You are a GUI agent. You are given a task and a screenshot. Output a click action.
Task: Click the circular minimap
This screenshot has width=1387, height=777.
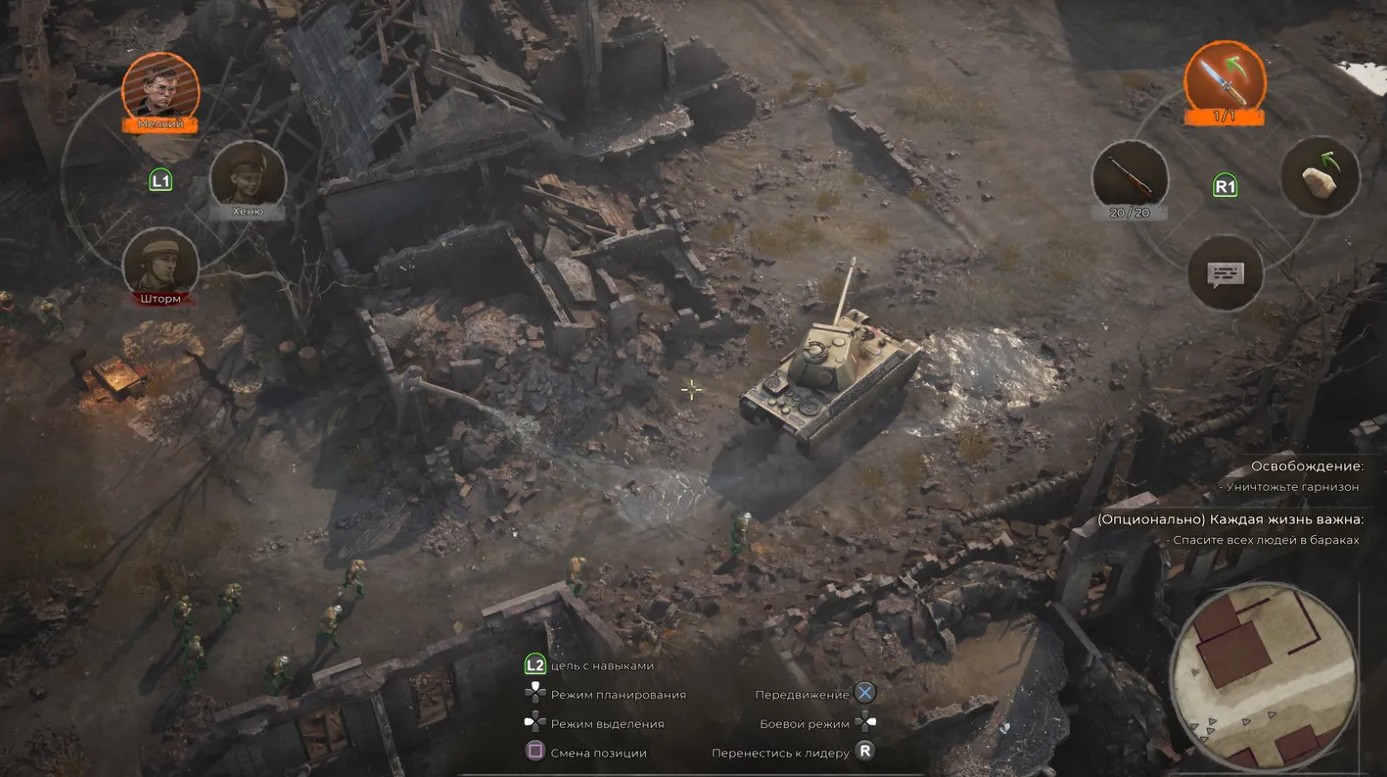(x=1263, y=675)
